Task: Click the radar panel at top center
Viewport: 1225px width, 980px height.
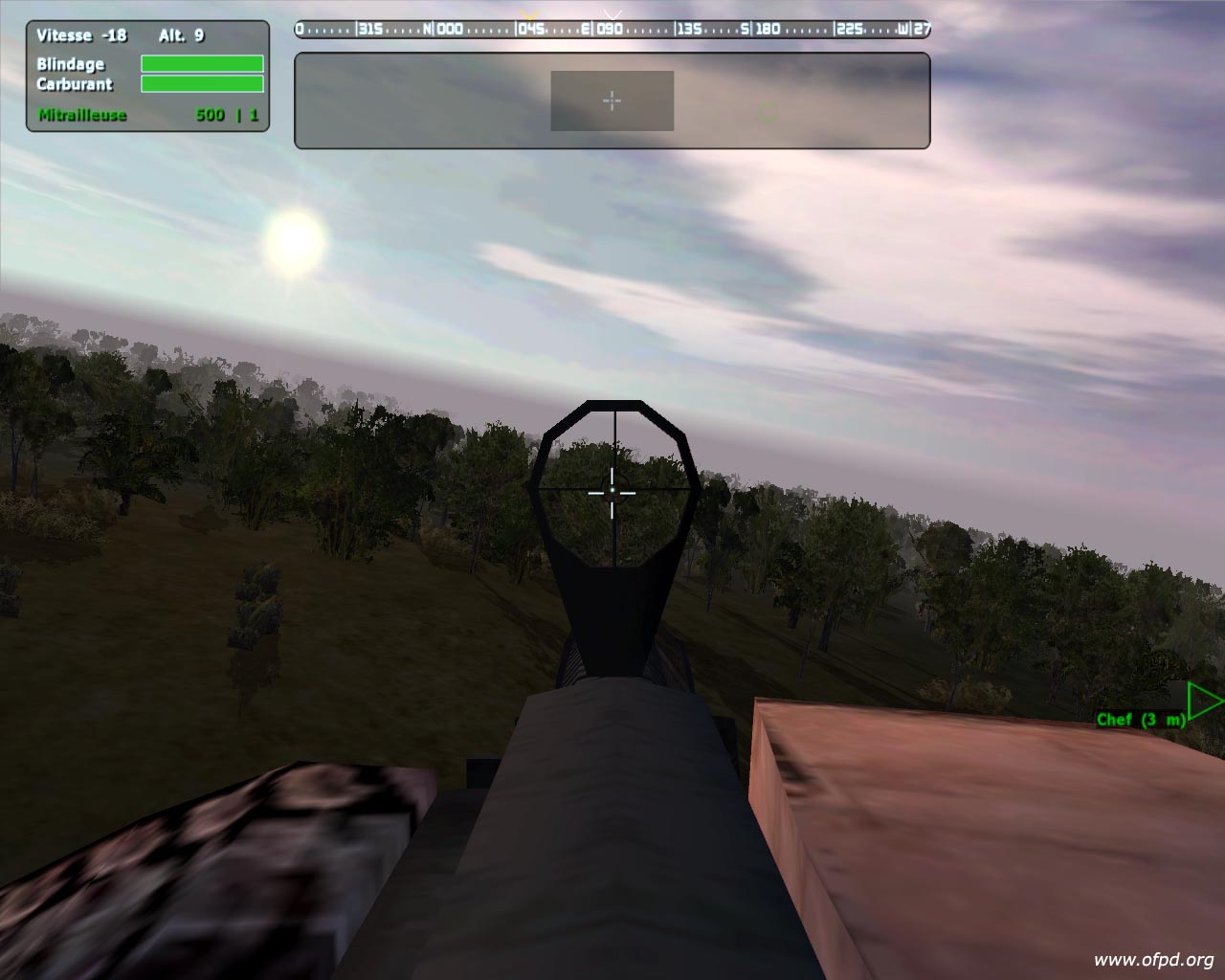Action: point(612,100)
